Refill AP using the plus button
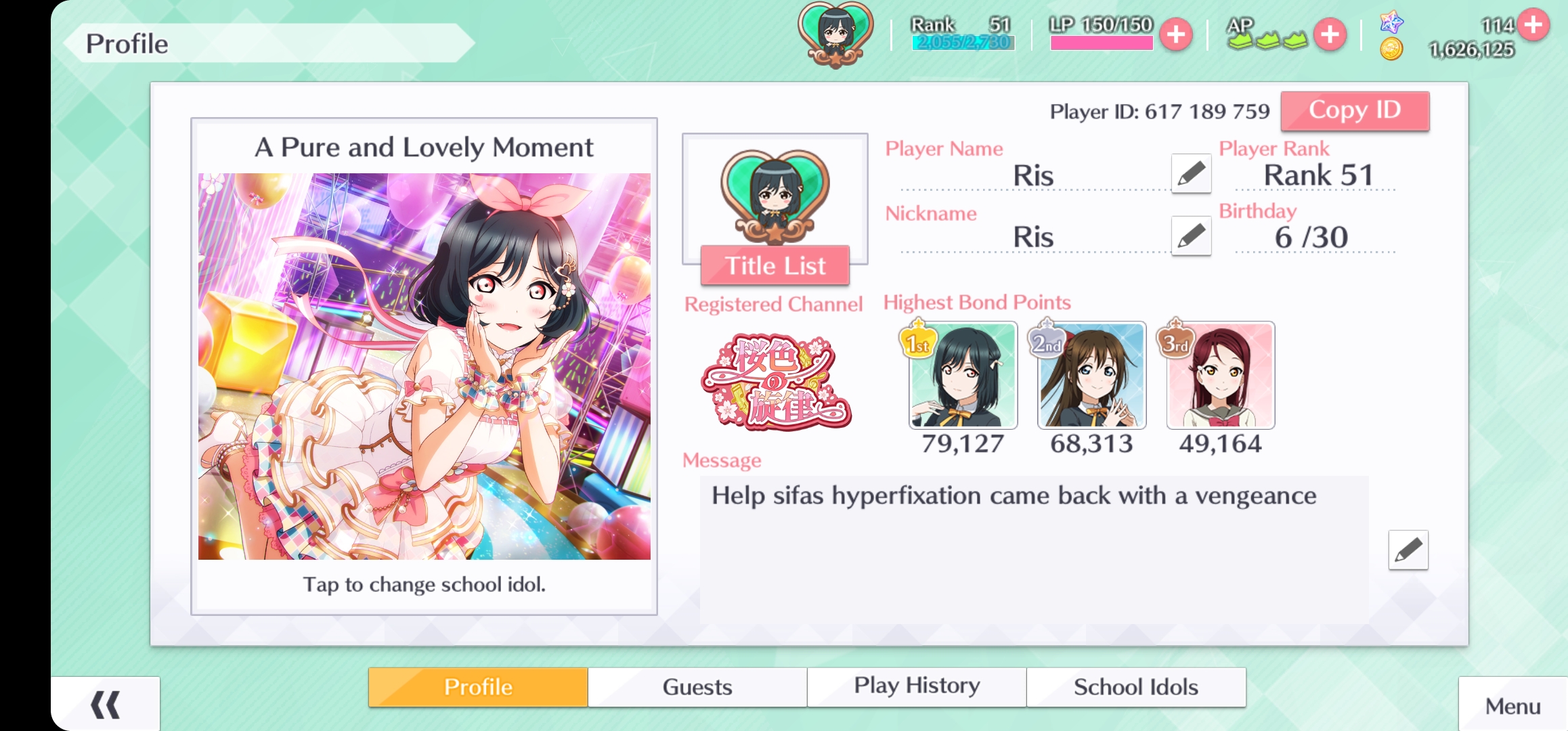Image resolution: width=1568 pixels, height=731 pixels. point(1330,35)
